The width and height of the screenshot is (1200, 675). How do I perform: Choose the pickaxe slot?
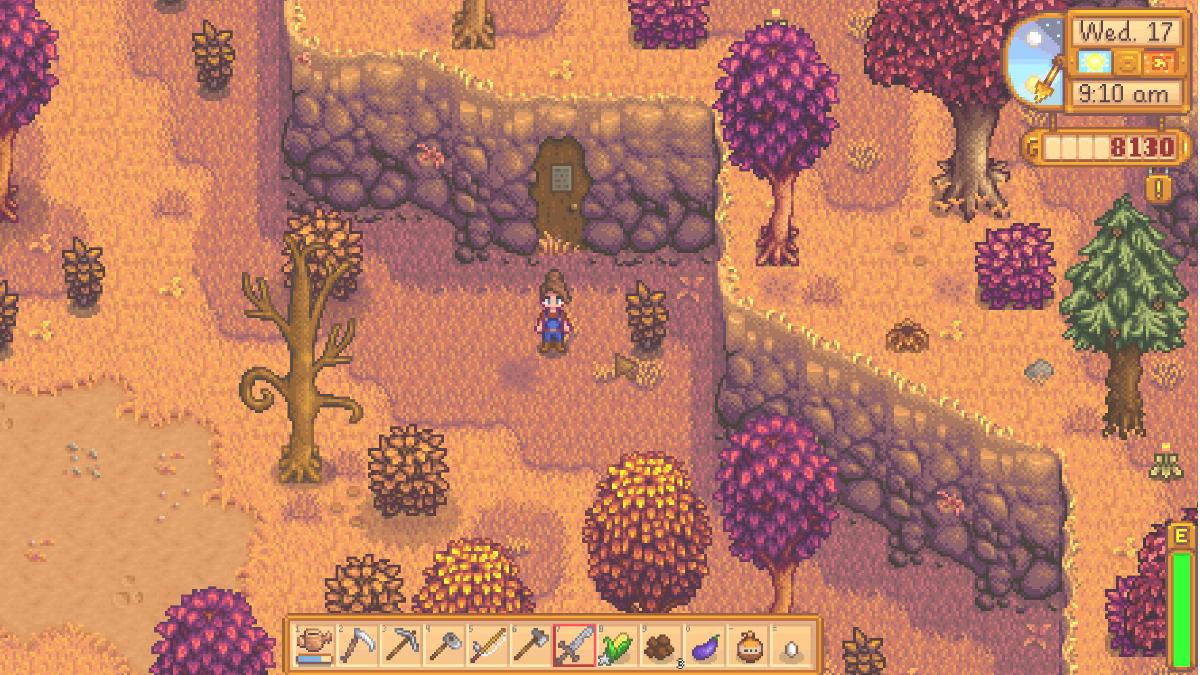click(400, 645)
